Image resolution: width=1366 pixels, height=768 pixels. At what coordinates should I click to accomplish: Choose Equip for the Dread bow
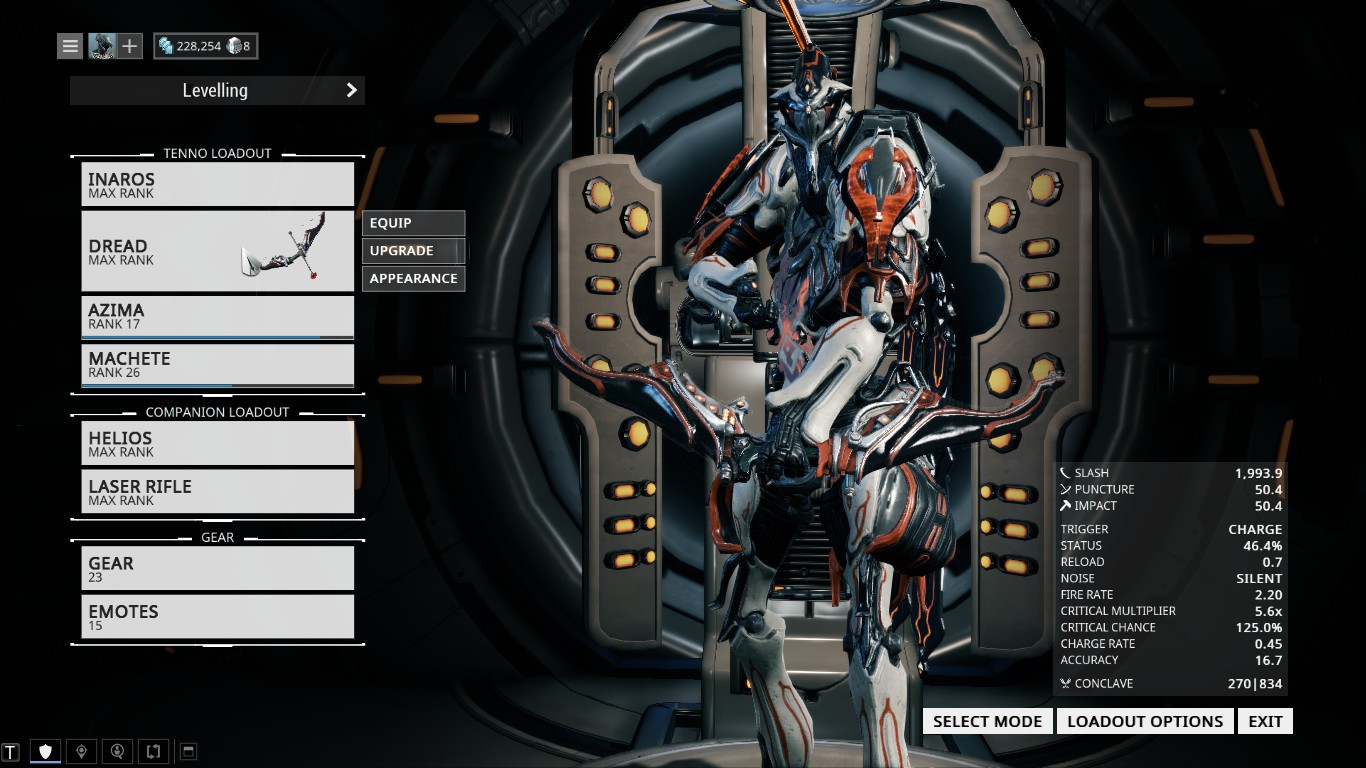413,223
